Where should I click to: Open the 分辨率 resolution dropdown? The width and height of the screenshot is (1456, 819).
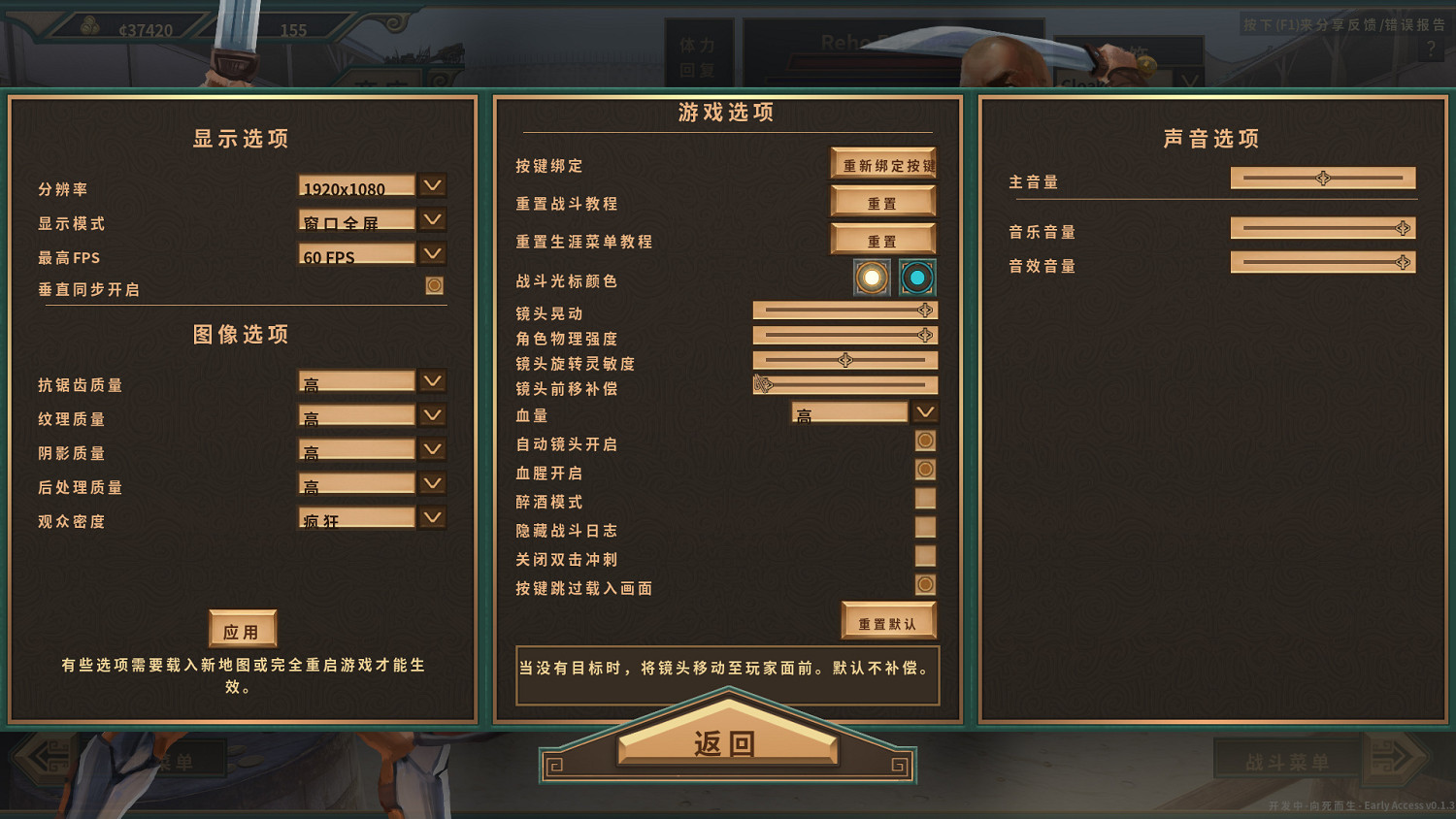[432, 184]
